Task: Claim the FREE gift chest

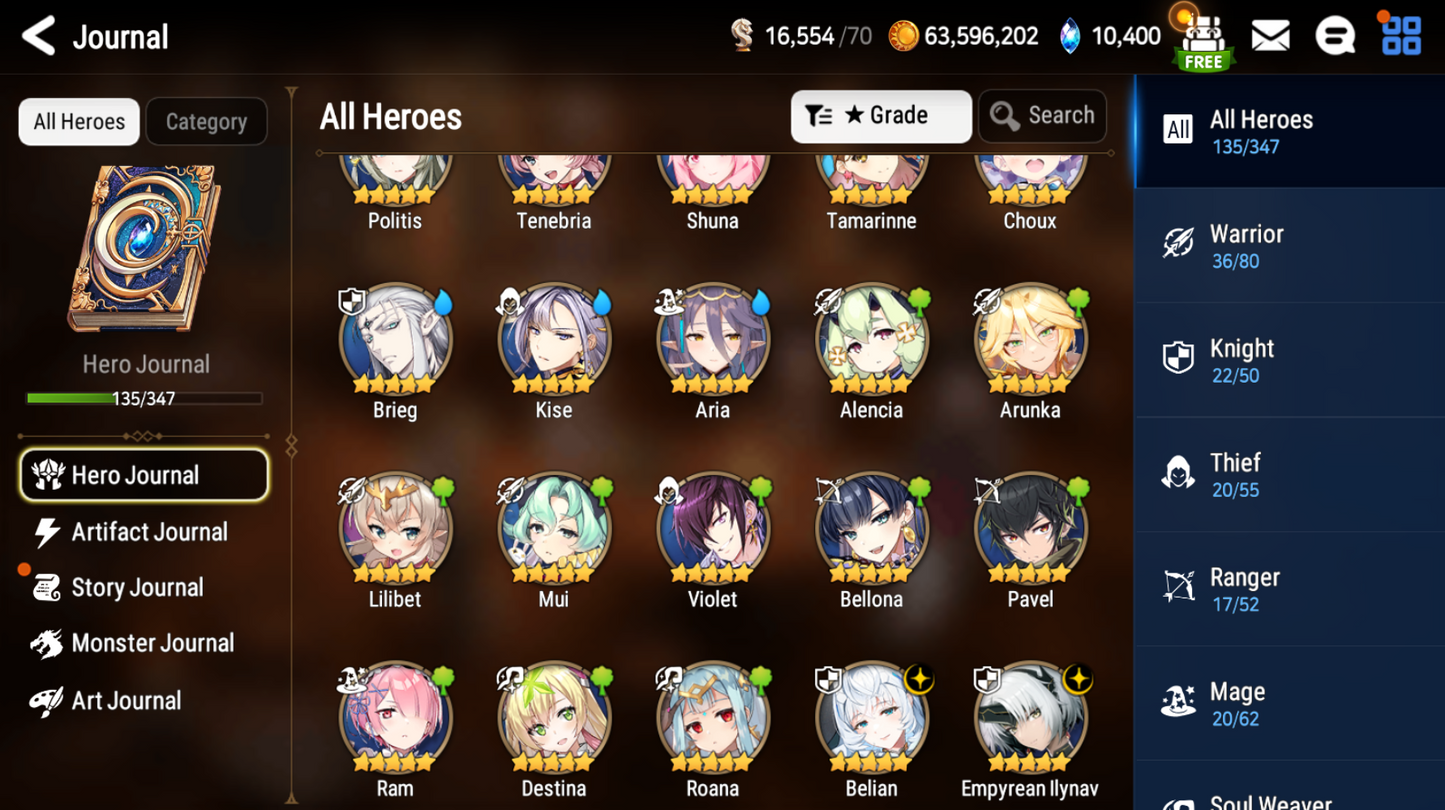Action: (1203, 42)
